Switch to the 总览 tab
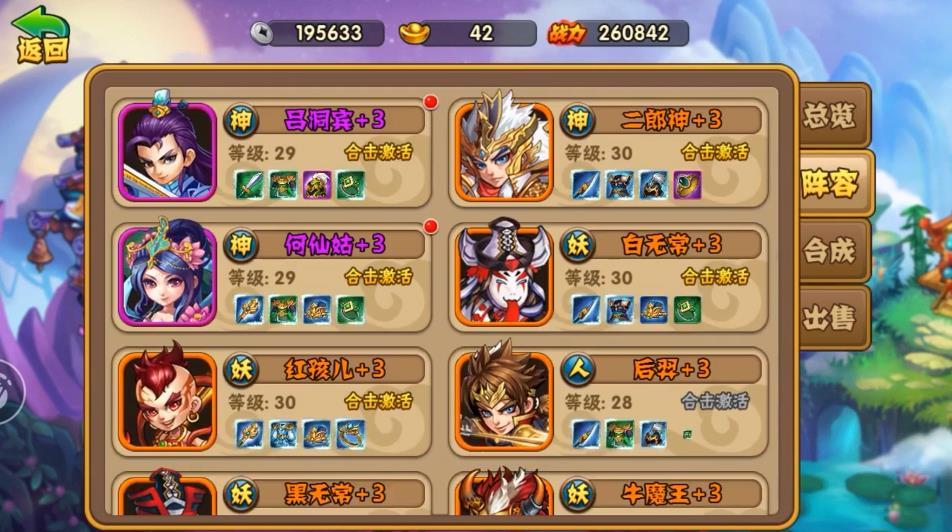The height and width of the screenshot is (532, 952). click(829, 117)
